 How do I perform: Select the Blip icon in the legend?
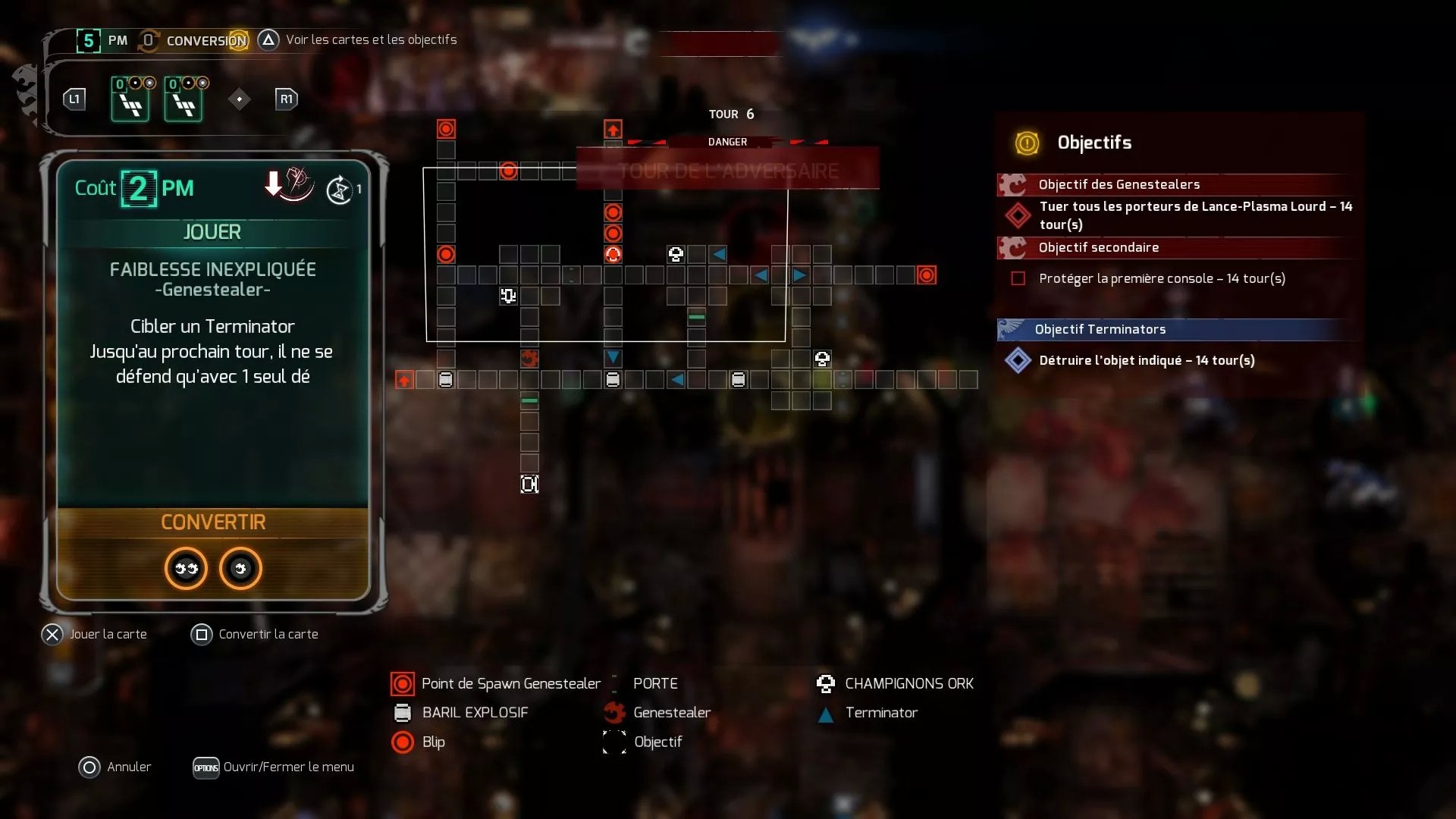pyautogui.click(x=403, y=742)
